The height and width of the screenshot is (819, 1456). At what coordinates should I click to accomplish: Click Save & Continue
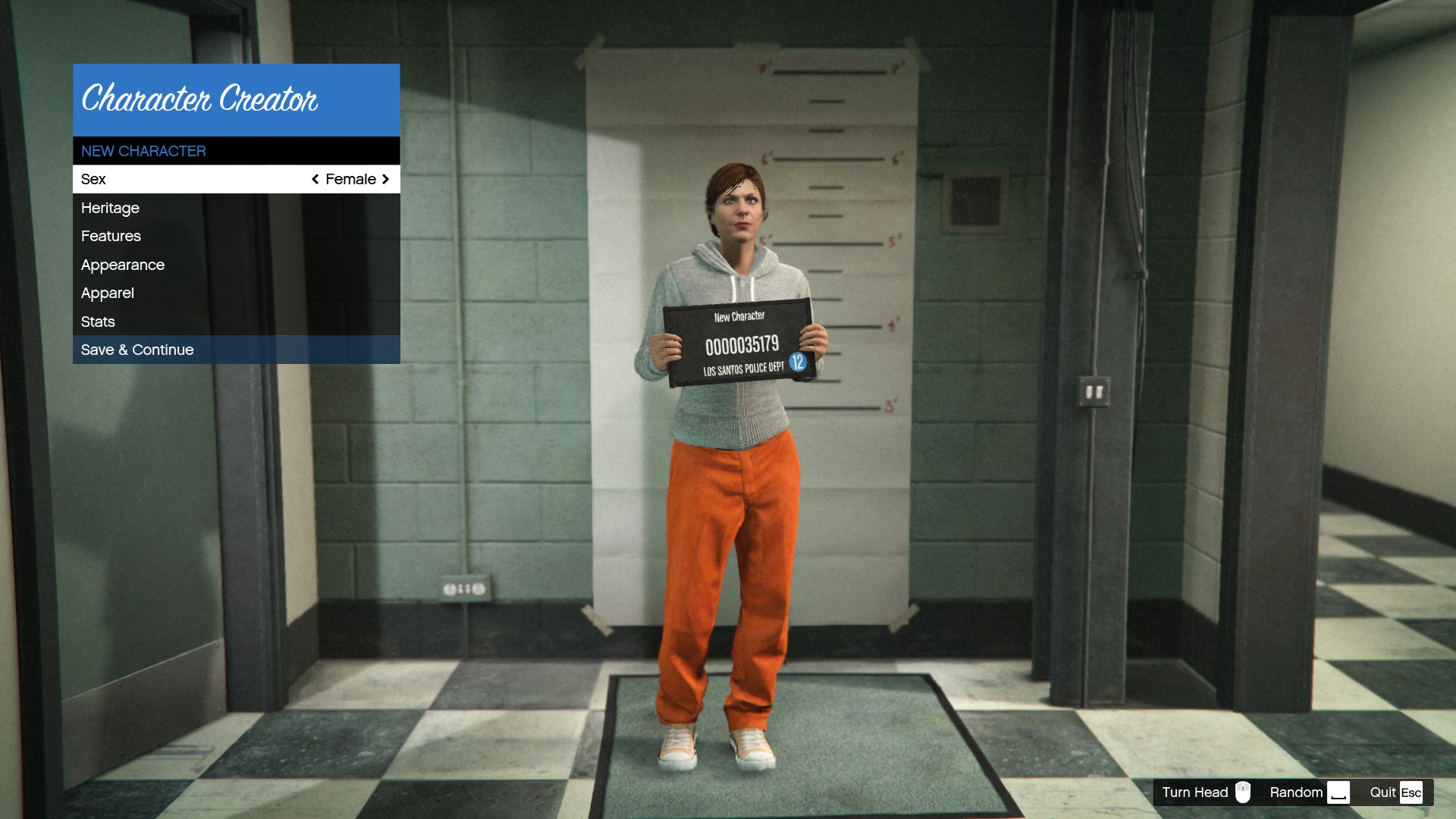click(137, 350)
